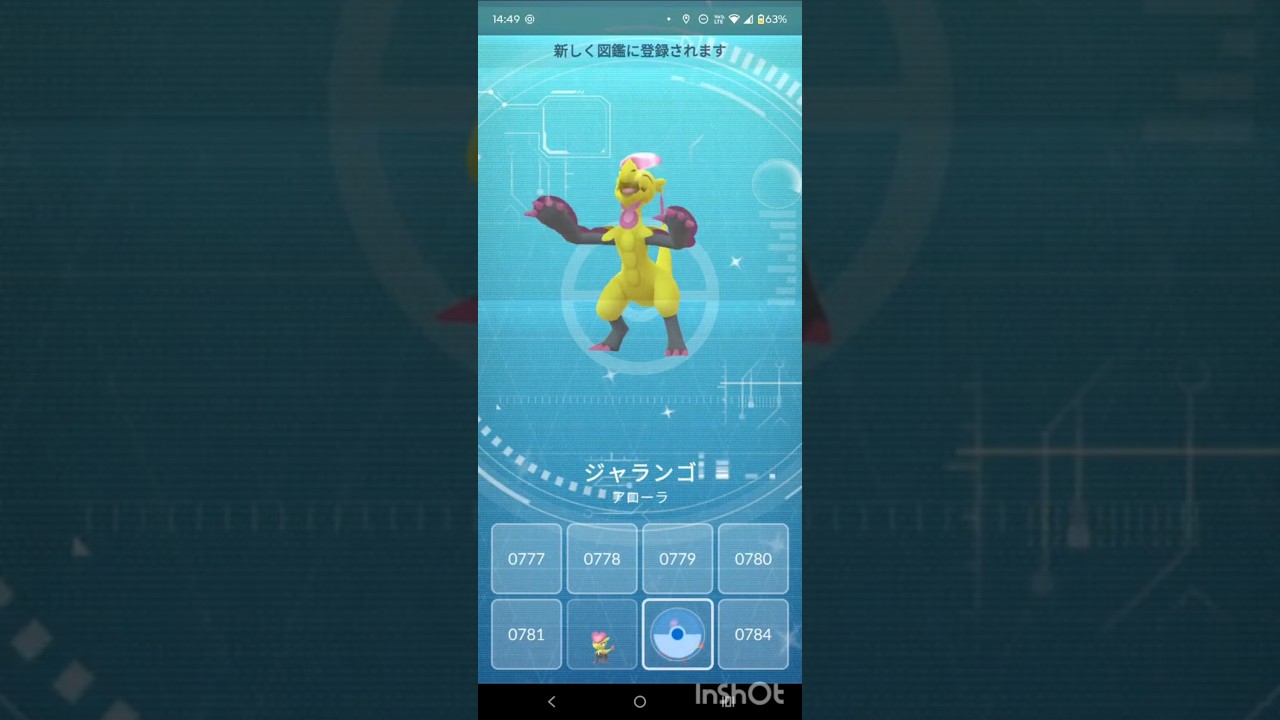Screen dimensions: 1280x720
Task: Tap the LTE network indicator
Action: pyautogui.click(x=718, y=19)
